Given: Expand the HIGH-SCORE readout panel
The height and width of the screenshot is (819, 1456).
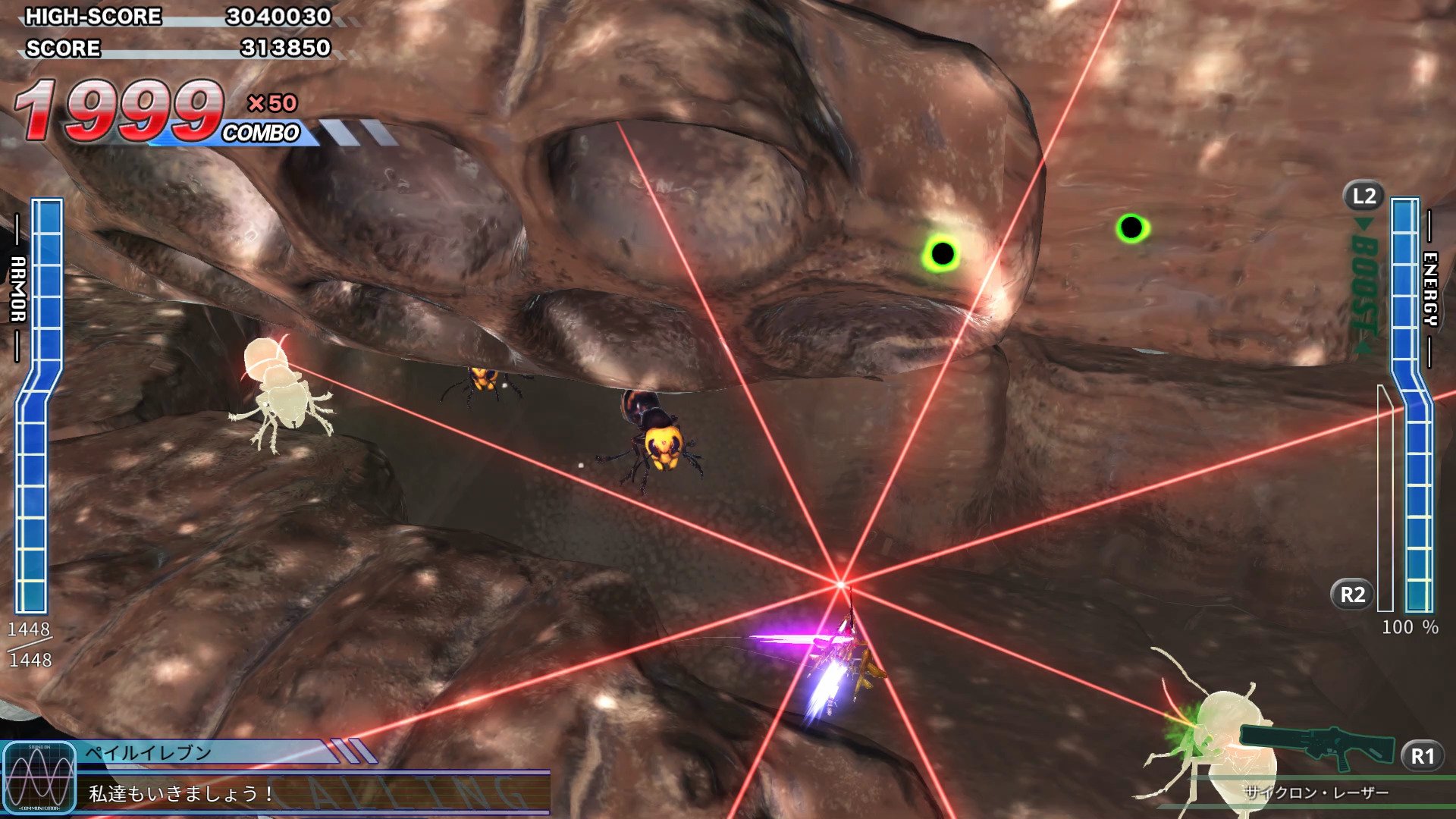Looking at the screenshot, I should 174,17.
